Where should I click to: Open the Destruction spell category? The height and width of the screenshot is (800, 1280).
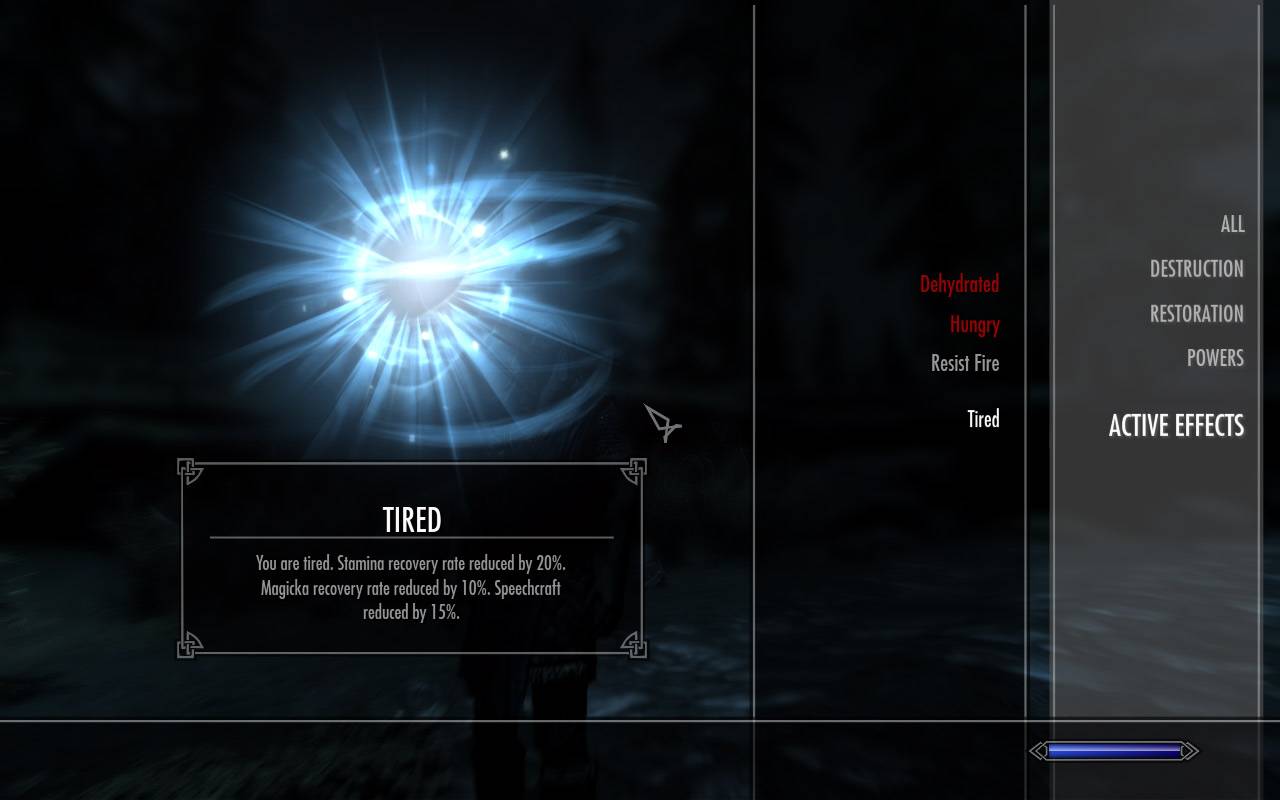tap(1196, 269)
